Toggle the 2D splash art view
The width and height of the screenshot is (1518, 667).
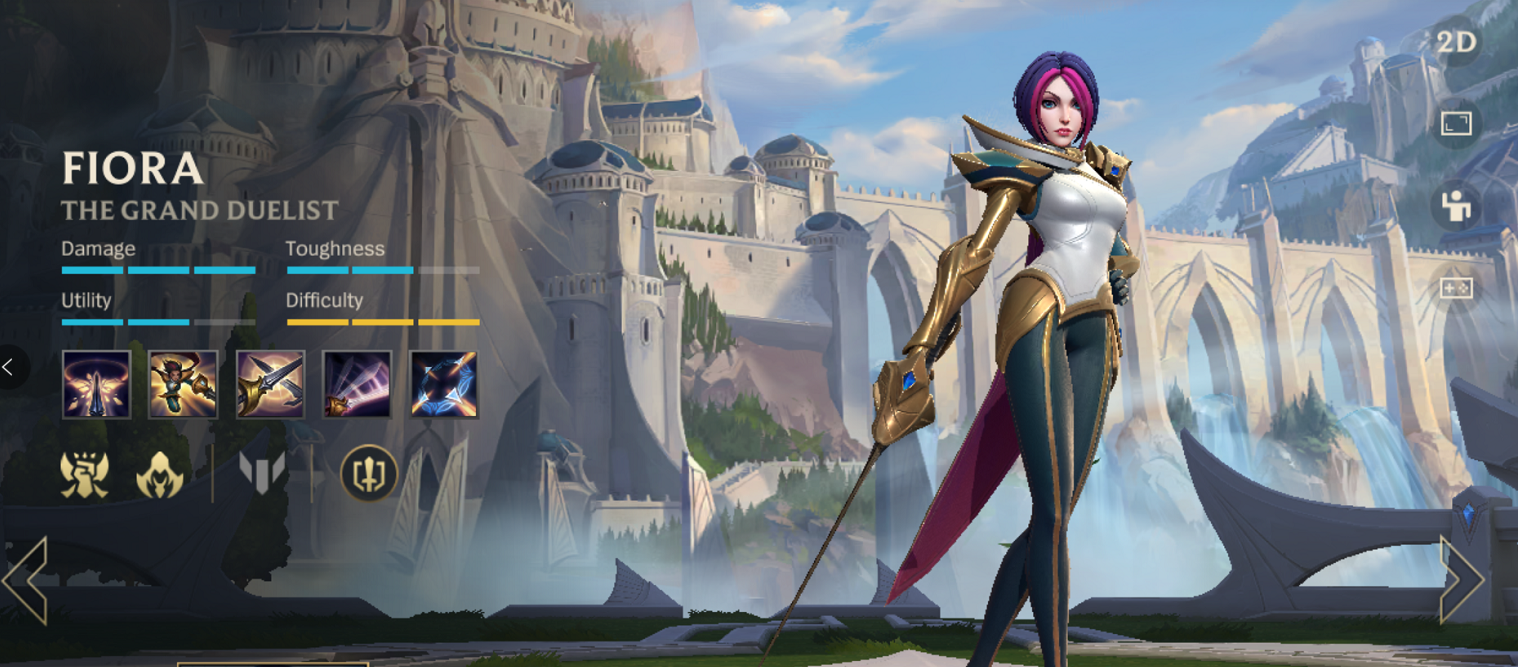point(1456,43)
